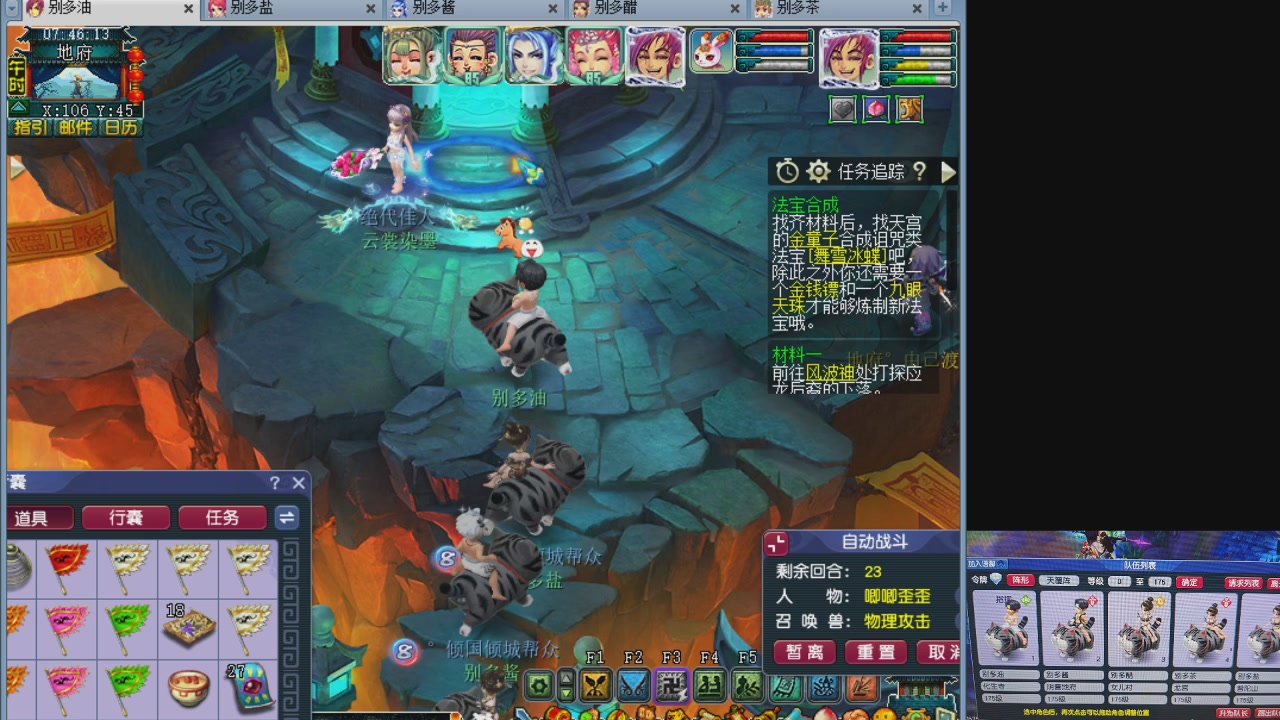This screenshot has height=720, width=1280.
Task: Click the 175 level input field in 队伍列表
Action: coord(1160,581)
